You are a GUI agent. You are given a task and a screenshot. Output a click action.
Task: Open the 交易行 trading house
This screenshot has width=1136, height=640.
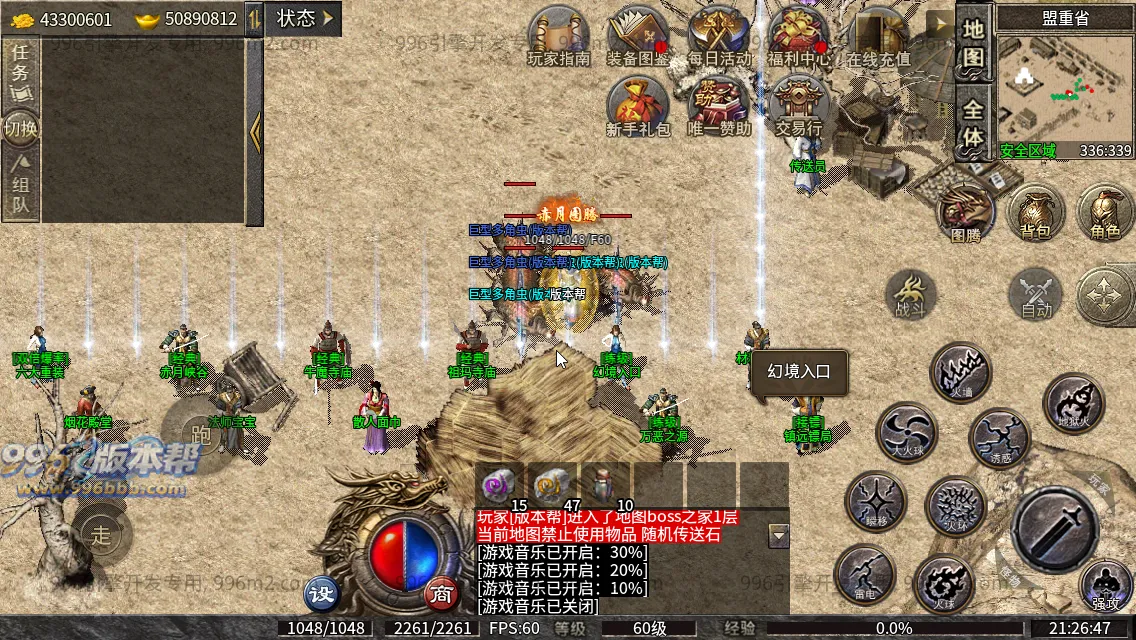(x=798, y=106)
